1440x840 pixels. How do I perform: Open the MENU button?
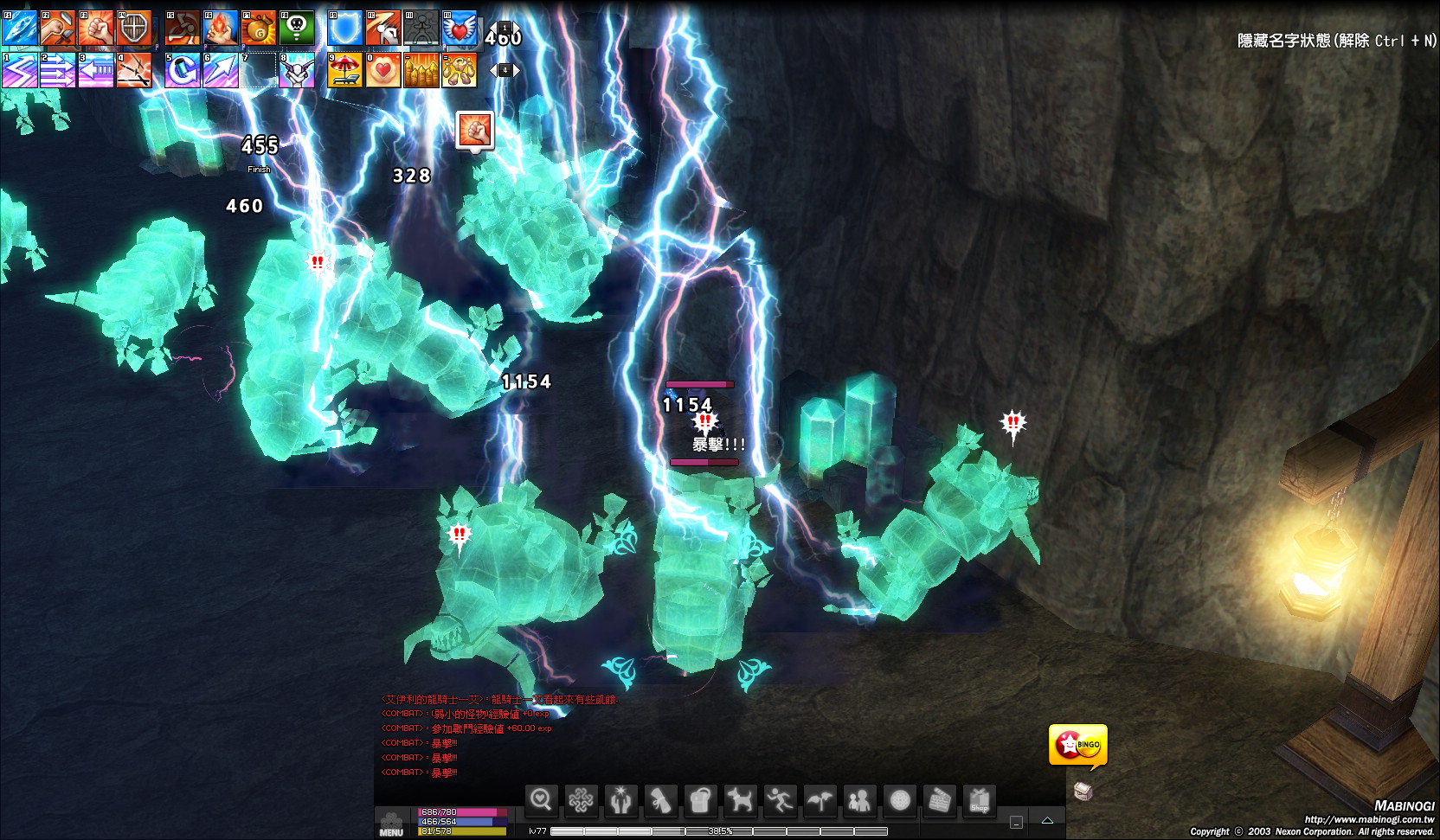pyautogui.click(x=391, y=824)
